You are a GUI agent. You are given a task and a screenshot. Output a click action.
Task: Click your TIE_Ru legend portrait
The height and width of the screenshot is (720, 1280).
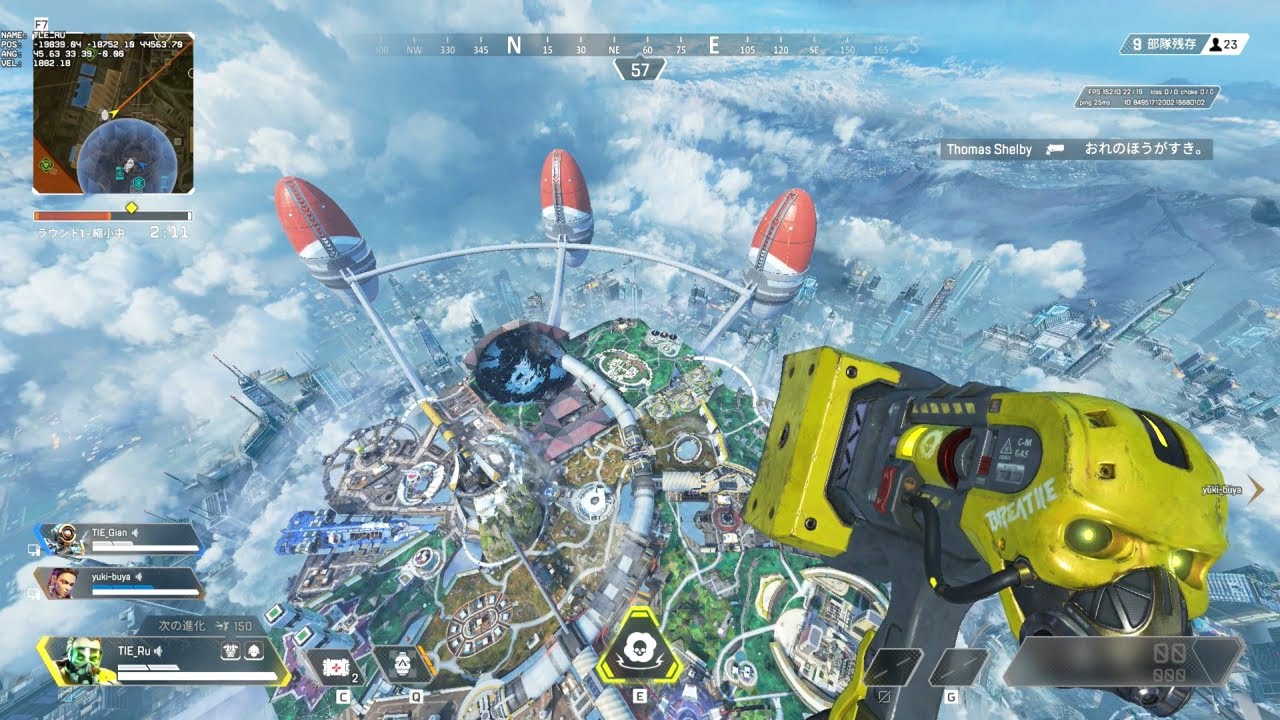pos(77,660)
